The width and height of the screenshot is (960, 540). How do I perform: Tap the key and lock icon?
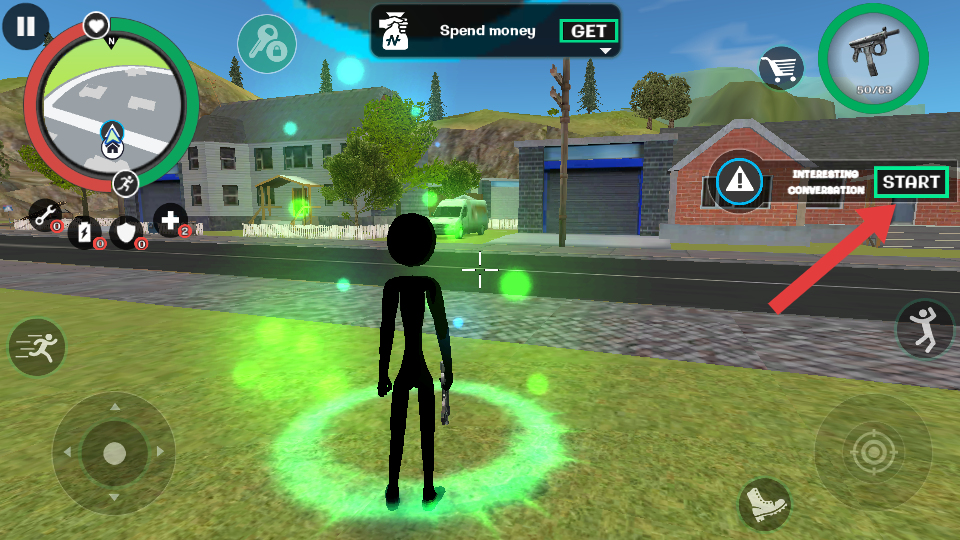pos(266,43)
